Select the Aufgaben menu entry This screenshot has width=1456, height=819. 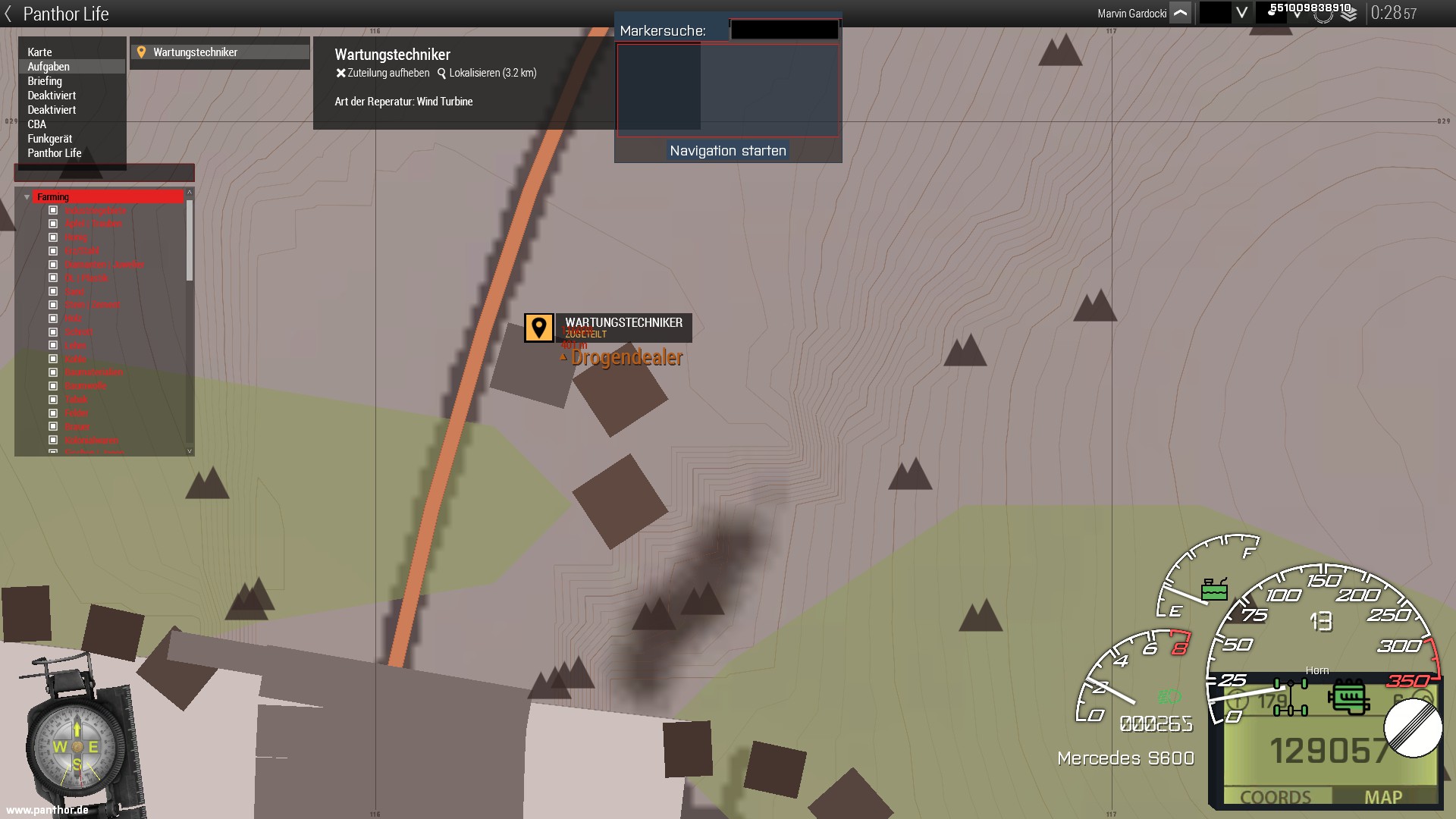(49, 67)
